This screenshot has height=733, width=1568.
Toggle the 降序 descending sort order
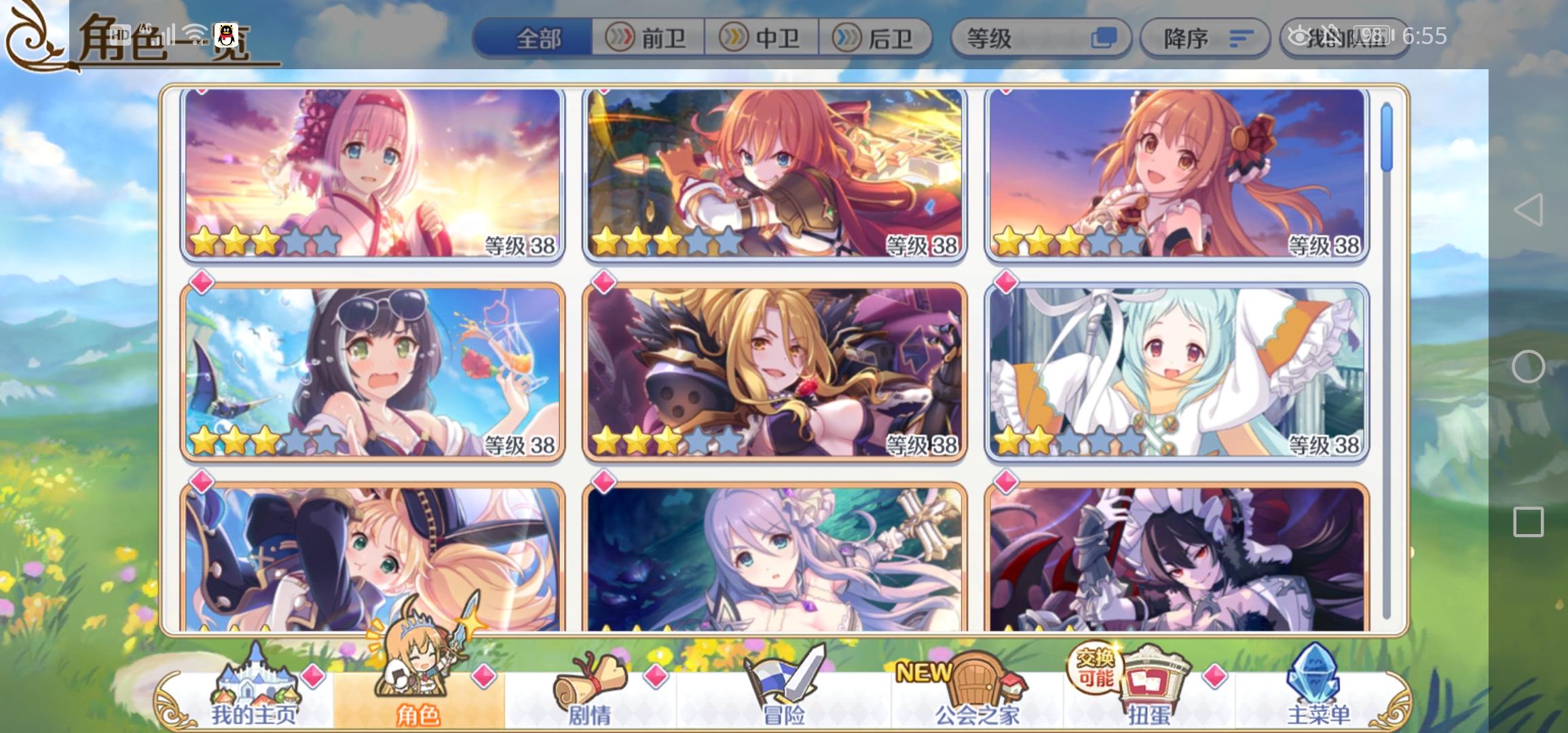[x=1205, y=39]
